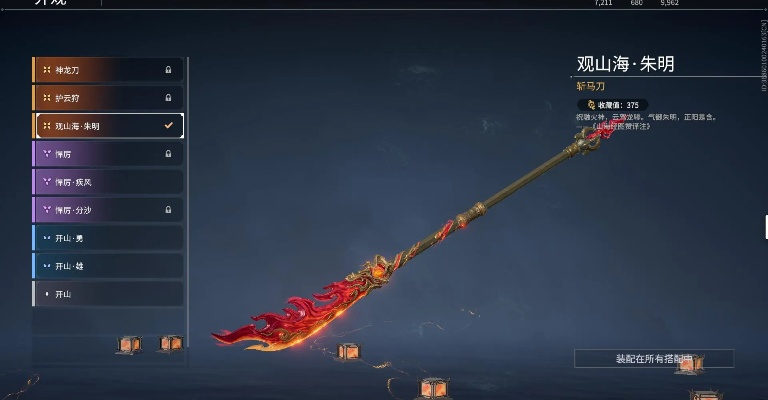The width and height of the screenshot is (768, 400).
Task: Choose the 护云狩 skin entry
Action: click(x=108, y=98)
